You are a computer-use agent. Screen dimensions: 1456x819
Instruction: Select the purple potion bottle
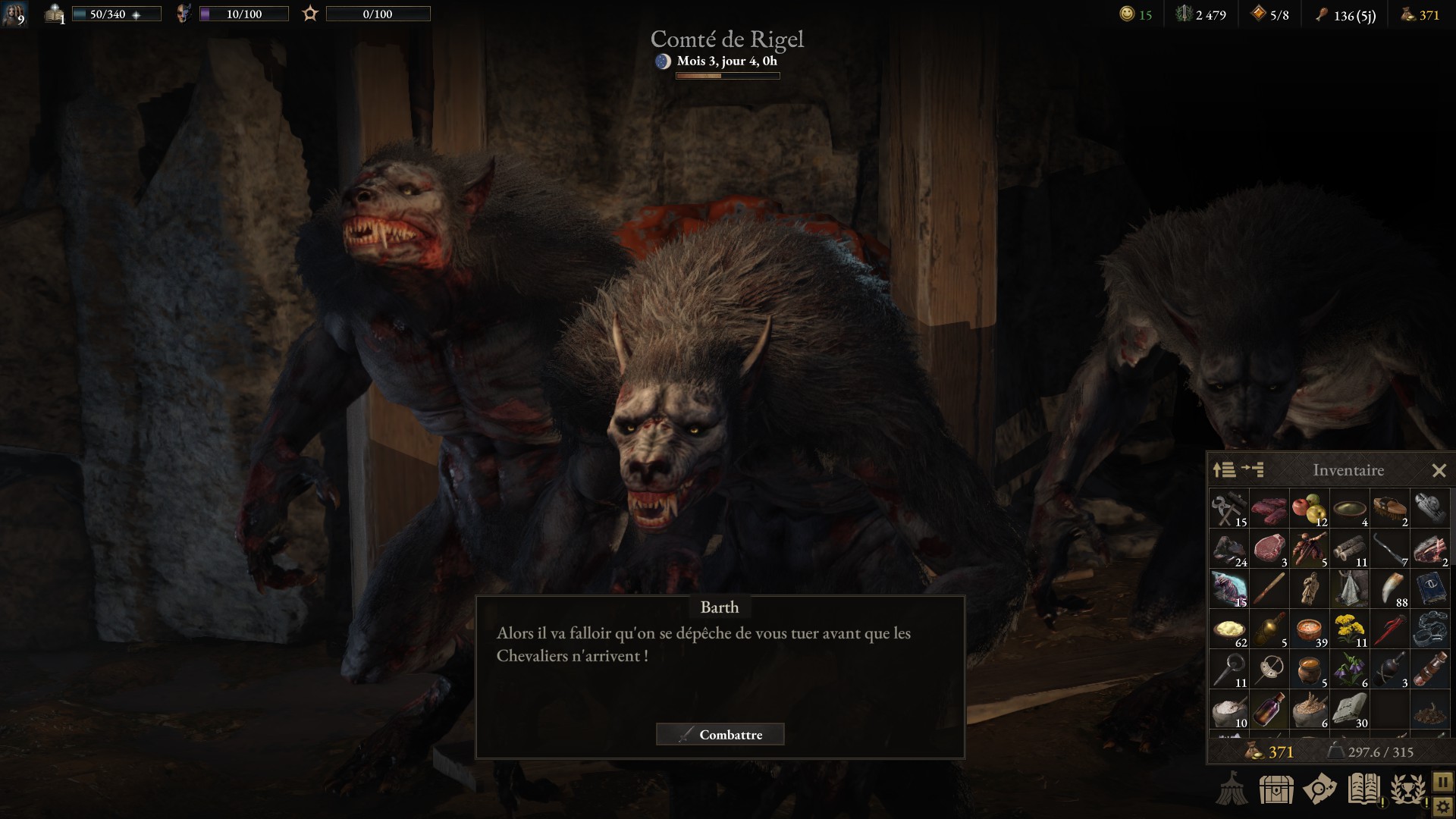point(1269,711)
